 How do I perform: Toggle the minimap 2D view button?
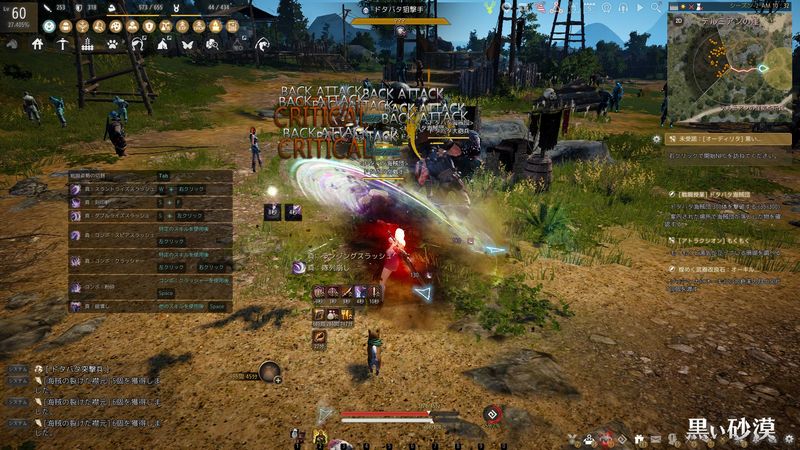click(677, 18)
